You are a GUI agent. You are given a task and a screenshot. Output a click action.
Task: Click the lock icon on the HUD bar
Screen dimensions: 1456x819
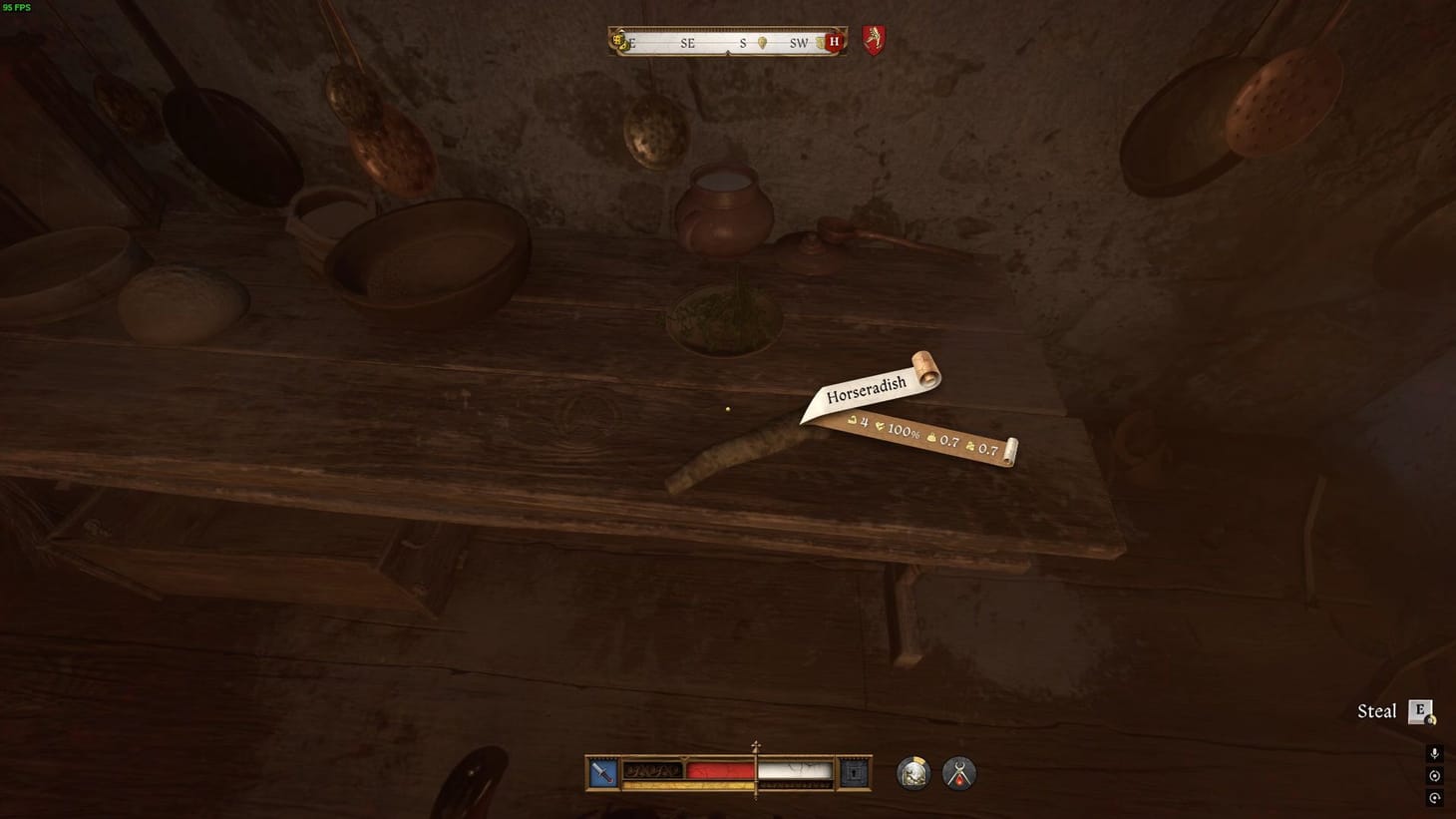[854, 770]
